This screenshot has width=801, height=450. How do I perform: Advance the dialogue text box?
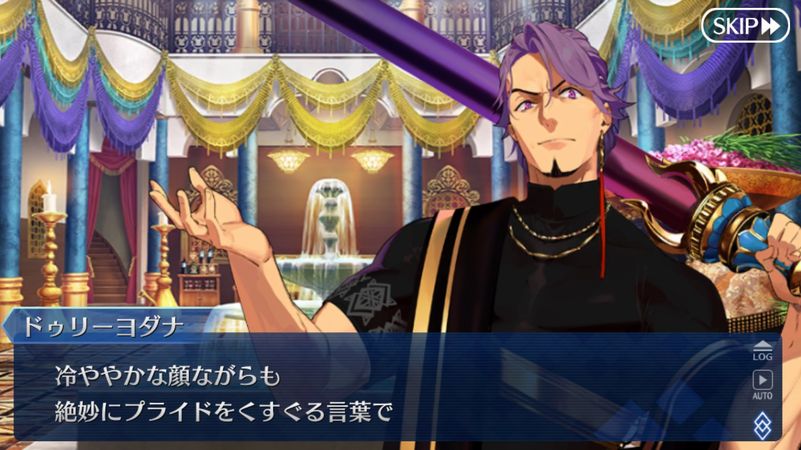coord(380,392)
